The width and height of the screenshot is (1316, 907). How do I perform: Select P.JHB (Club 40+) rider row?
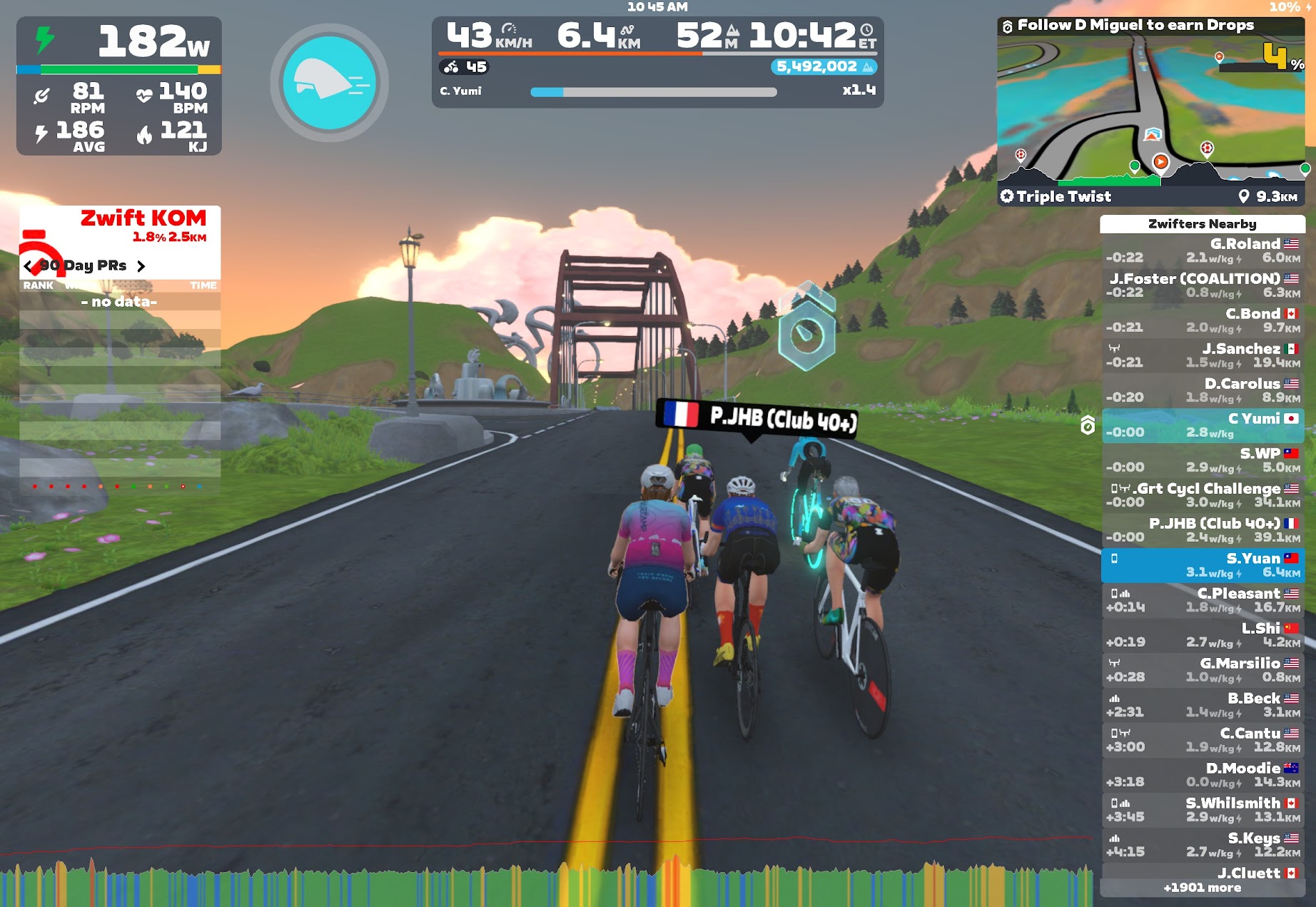[x=1203, y=530]
